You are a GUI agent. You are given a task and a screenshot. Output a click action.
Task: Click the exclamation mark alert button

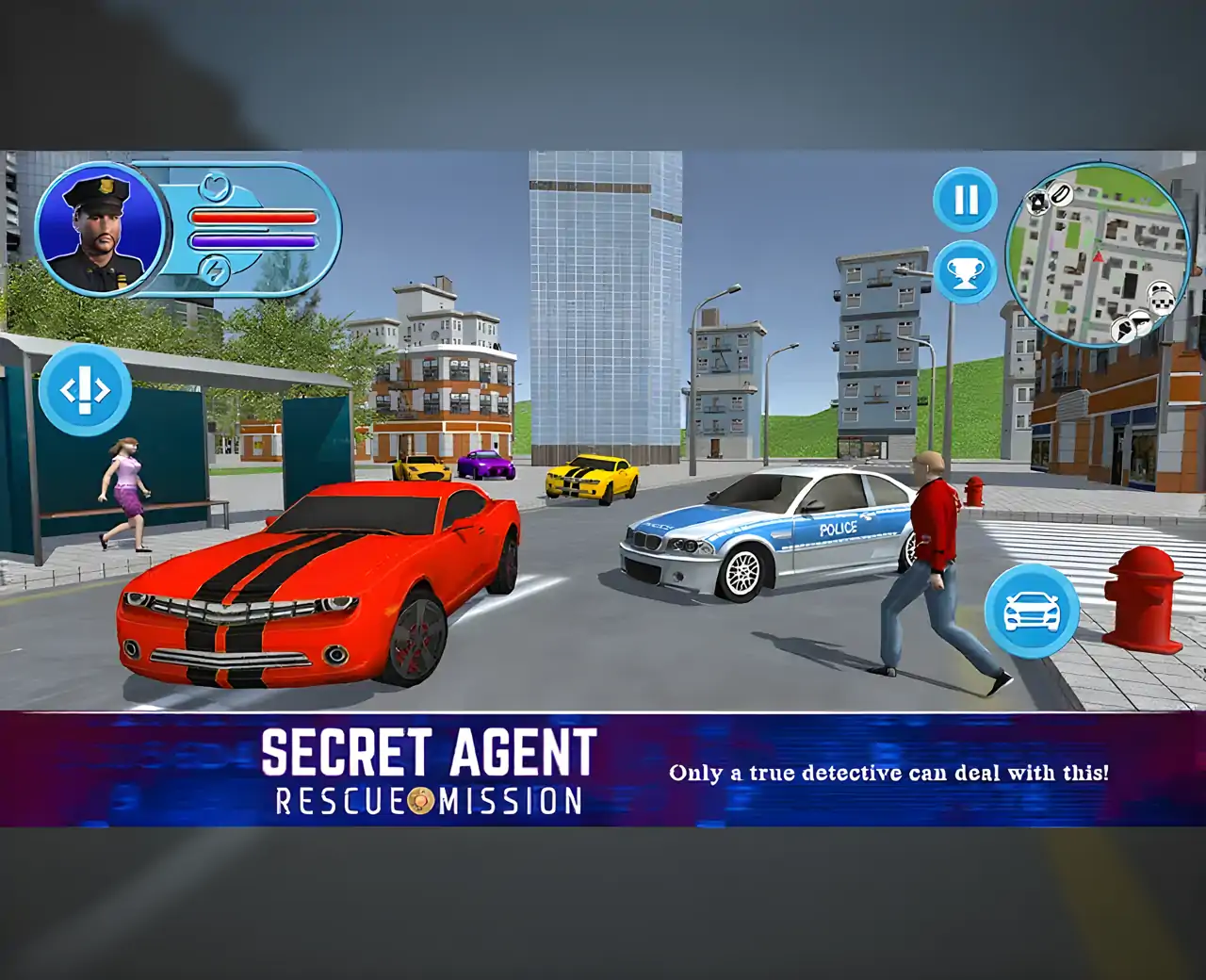[85, 389]
